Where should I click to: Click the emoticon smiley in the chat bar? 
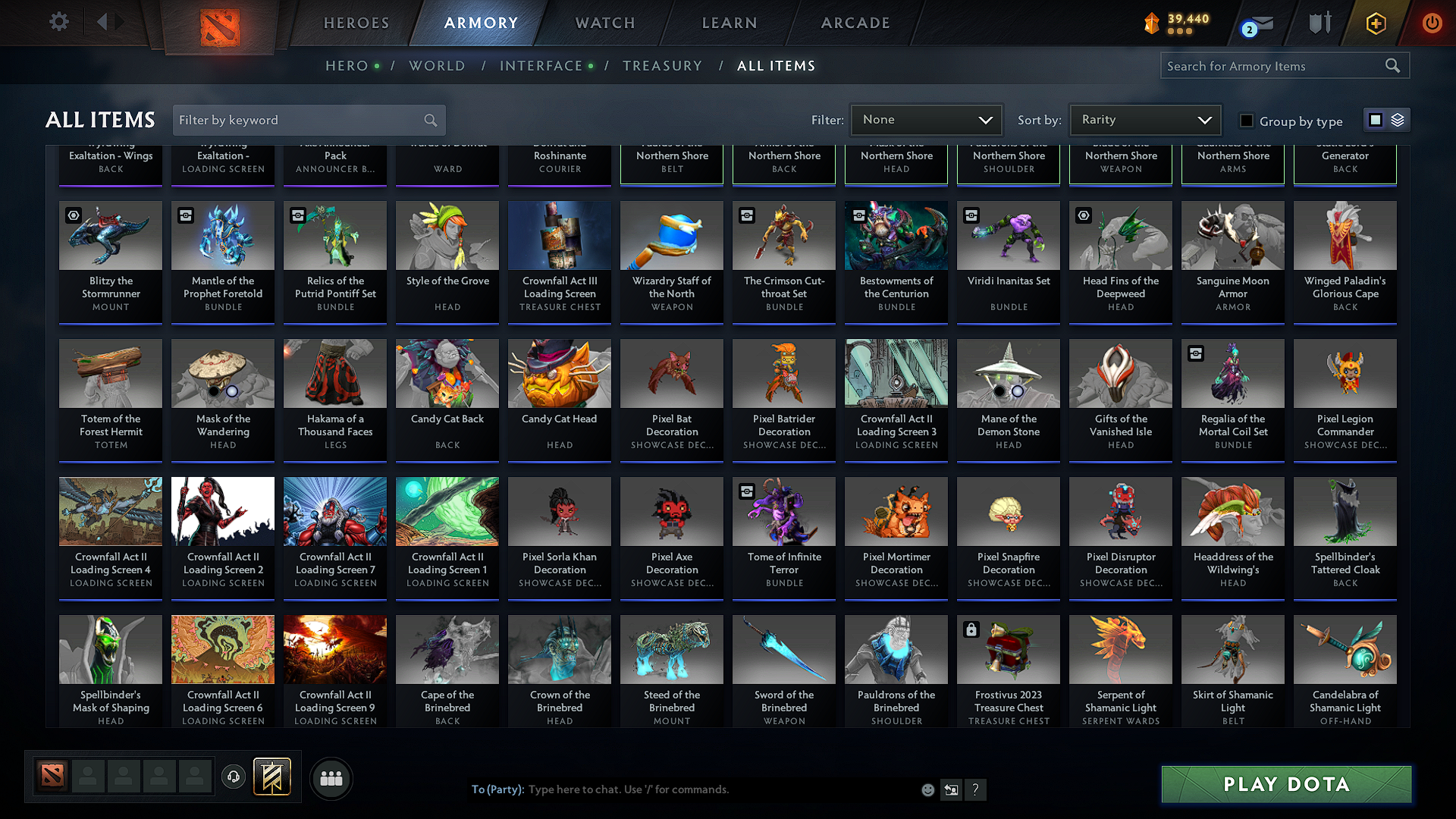[x=927, y=789]
